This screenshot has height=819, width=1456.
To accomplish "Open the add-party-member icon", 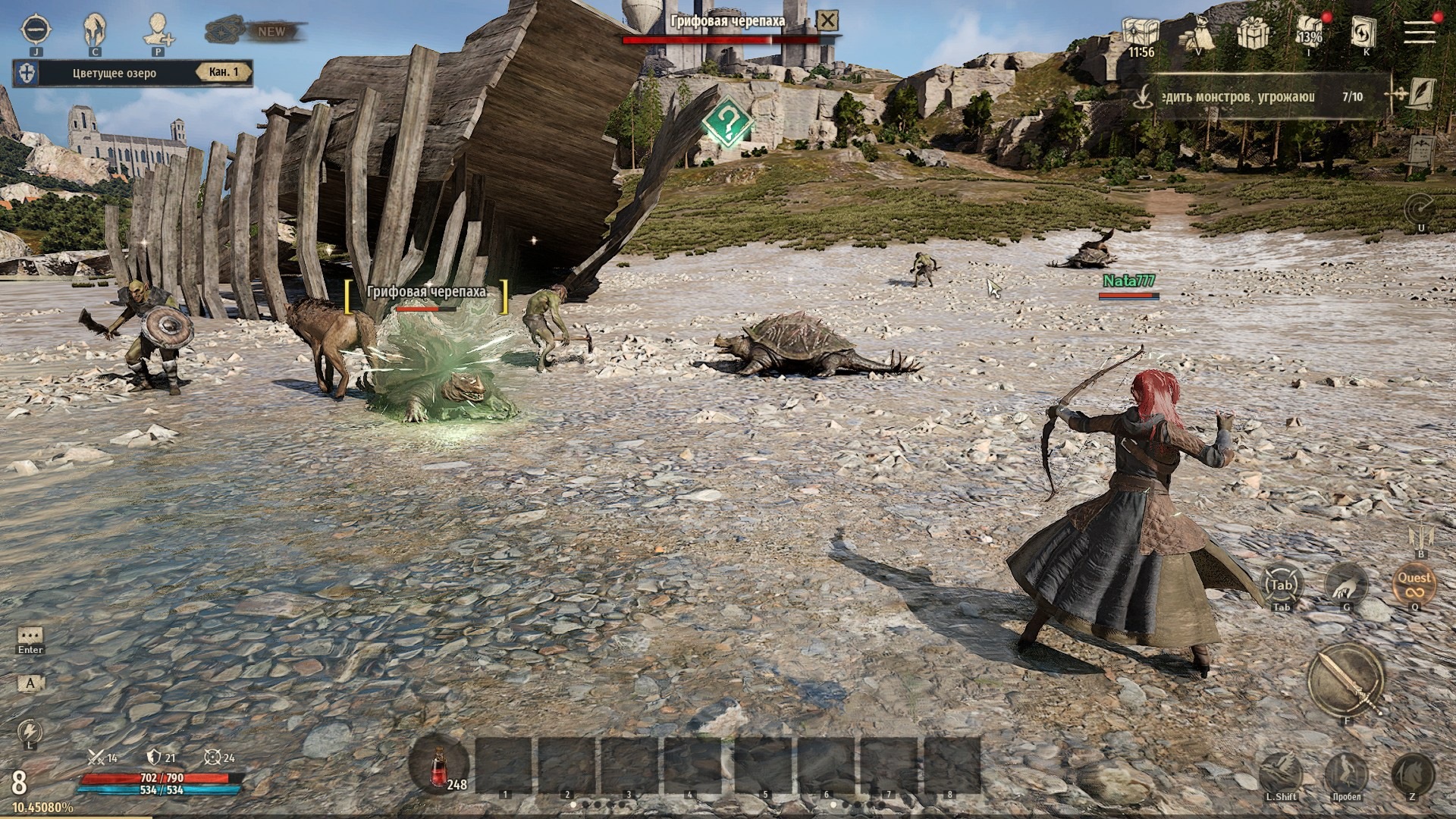I will coord(158,30).
